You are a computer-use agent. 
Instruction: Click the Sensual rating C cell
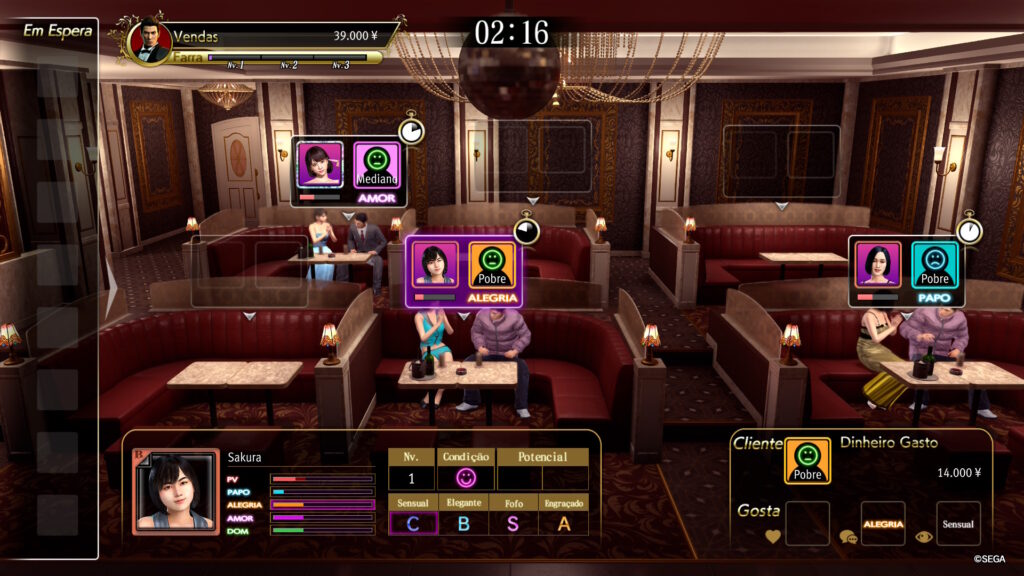pyautogui.click(x=413, y=522)
